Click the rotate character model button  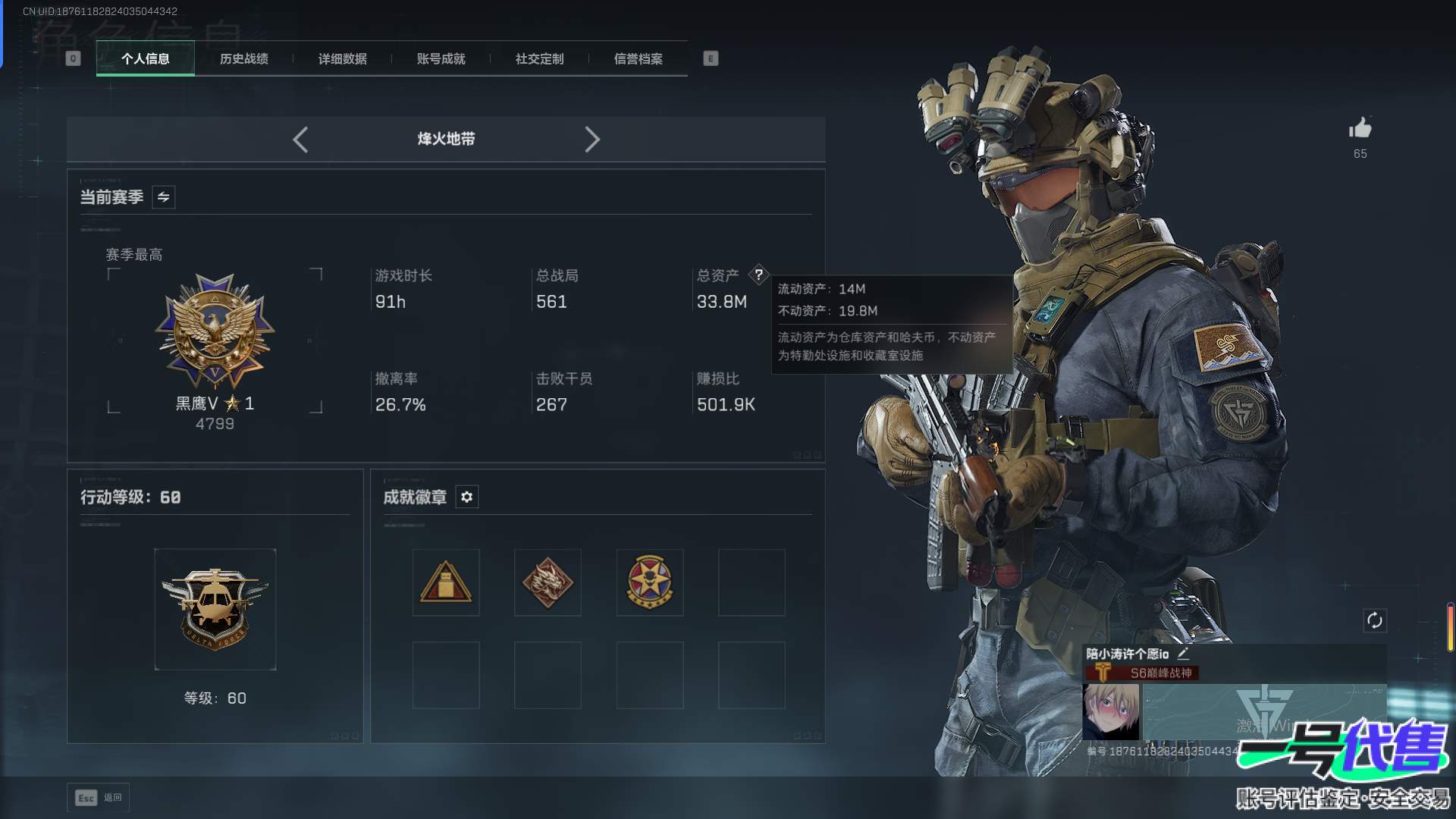[x=1374, y=620]
